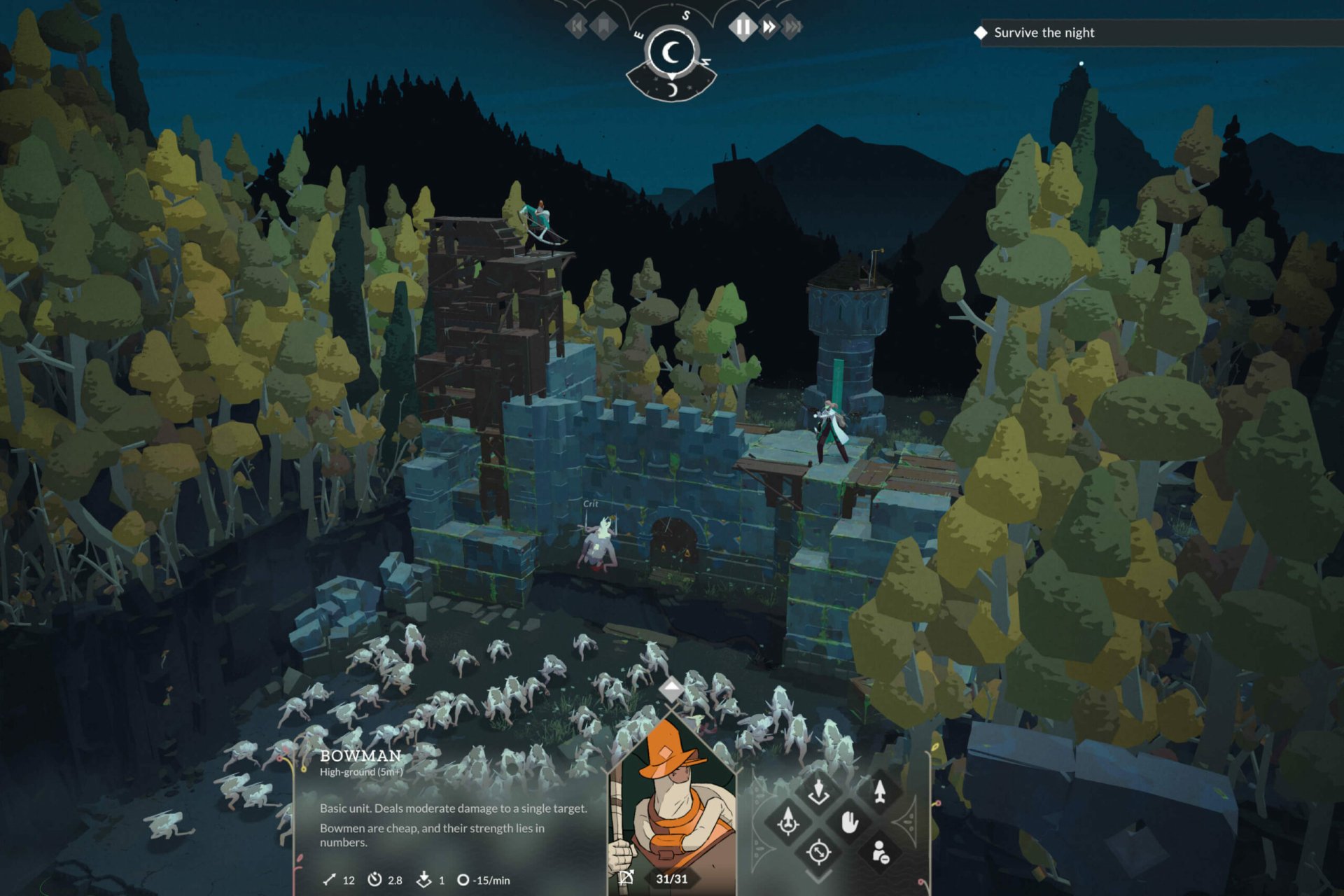The image size is (1344, 896).
Task: Enable fast-forward game speed
Action: point(769,27)
